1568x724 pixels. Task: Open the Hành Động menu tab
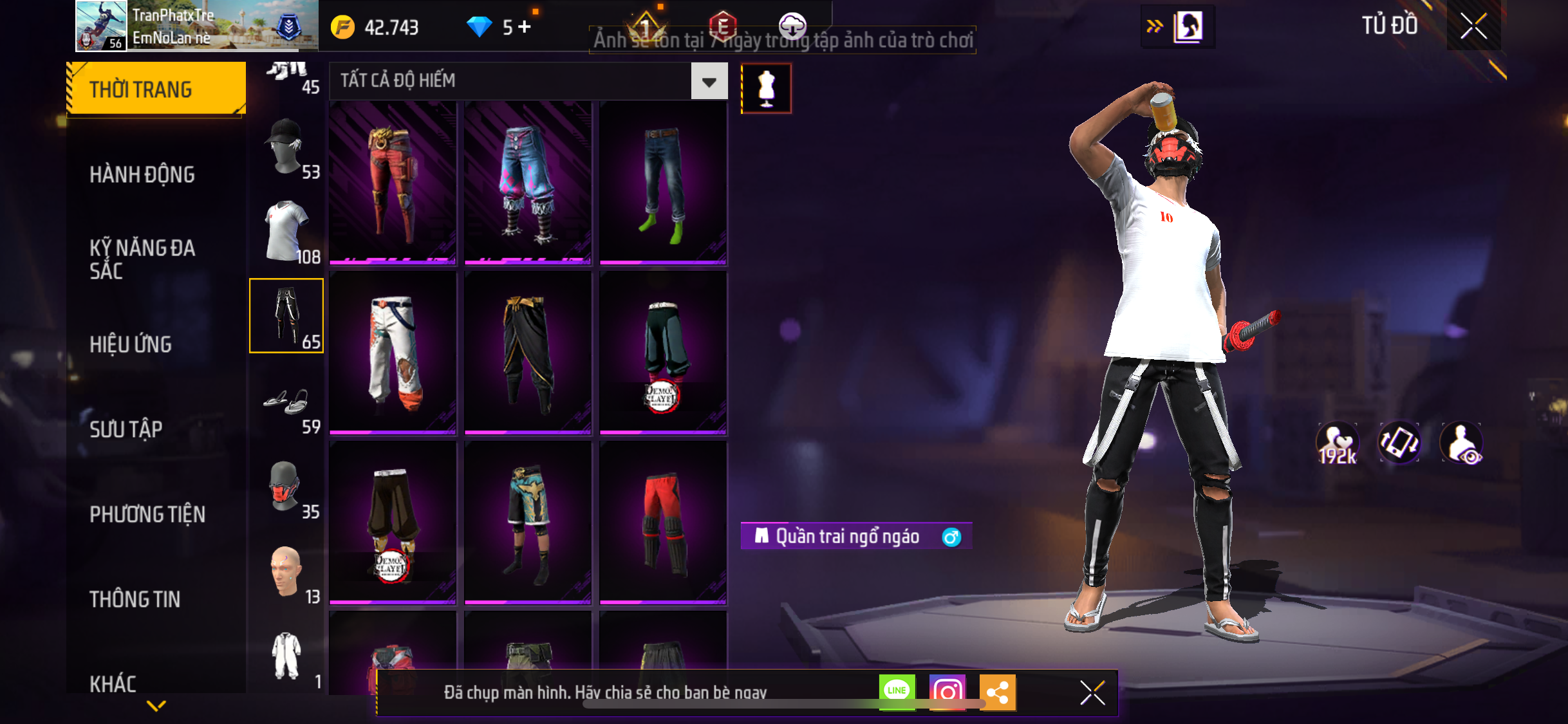click(x=142, y=174)
